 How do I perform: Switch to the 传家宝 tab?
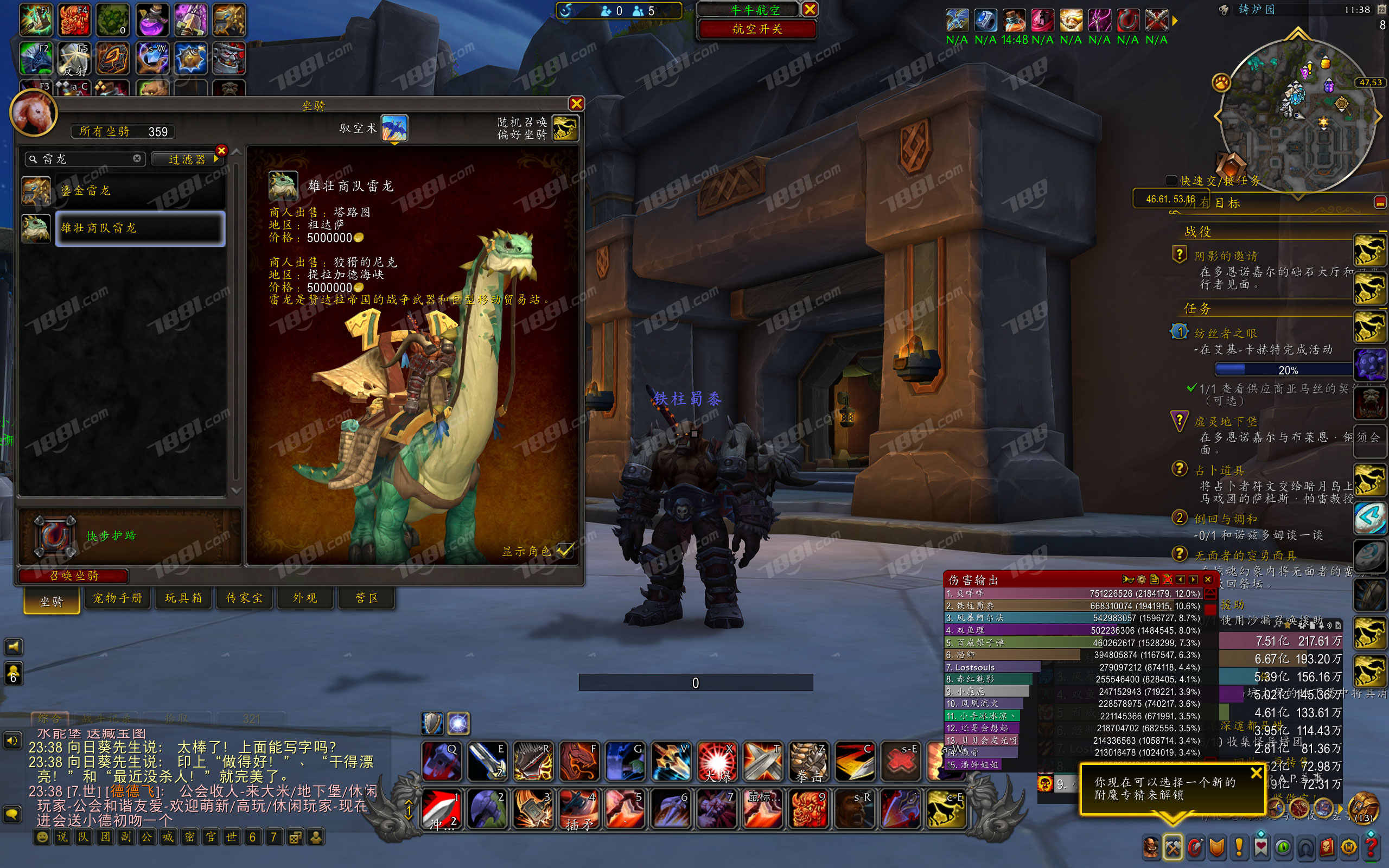(x=245, y=598)
